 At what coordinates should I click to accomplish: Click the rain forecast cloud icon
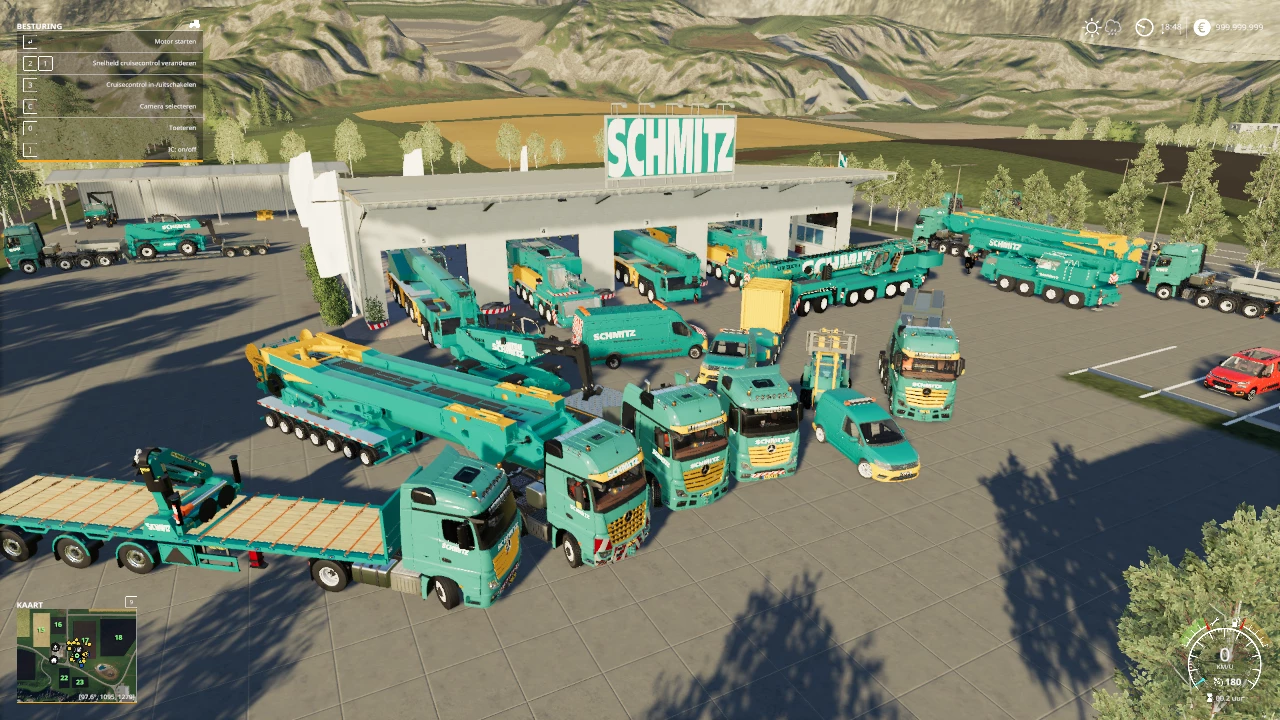click(1113, 27)
